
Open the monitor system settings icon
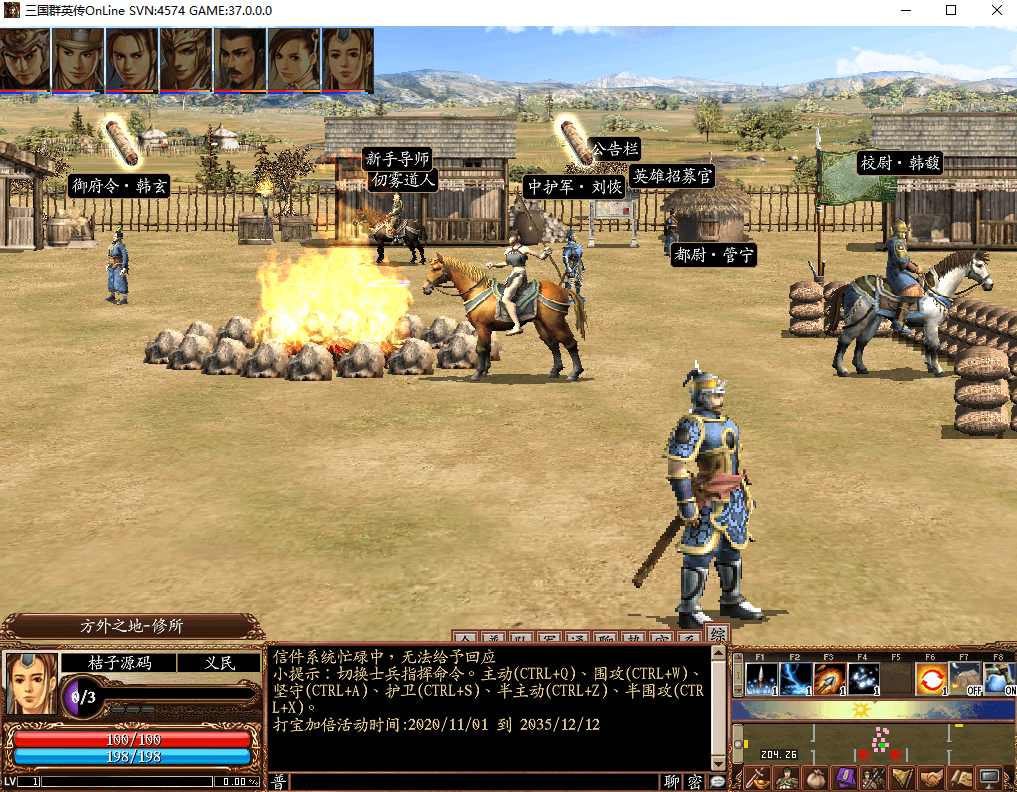990,777
